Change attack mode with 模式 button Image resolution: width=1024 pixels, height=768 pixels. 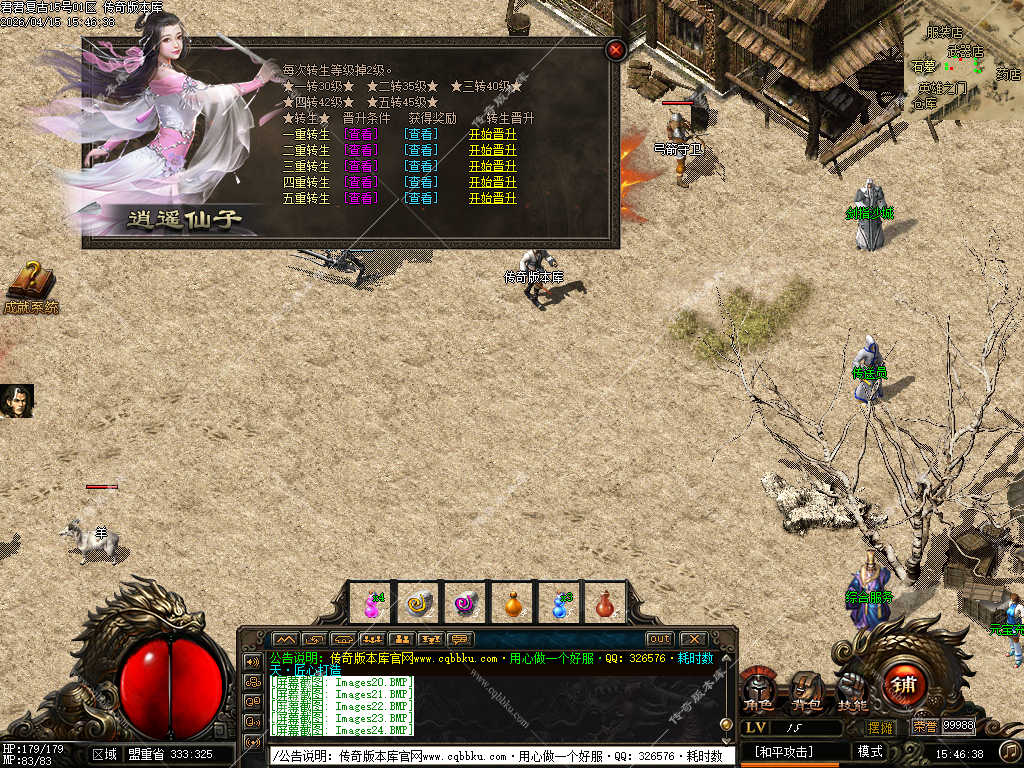click(870, 751)
